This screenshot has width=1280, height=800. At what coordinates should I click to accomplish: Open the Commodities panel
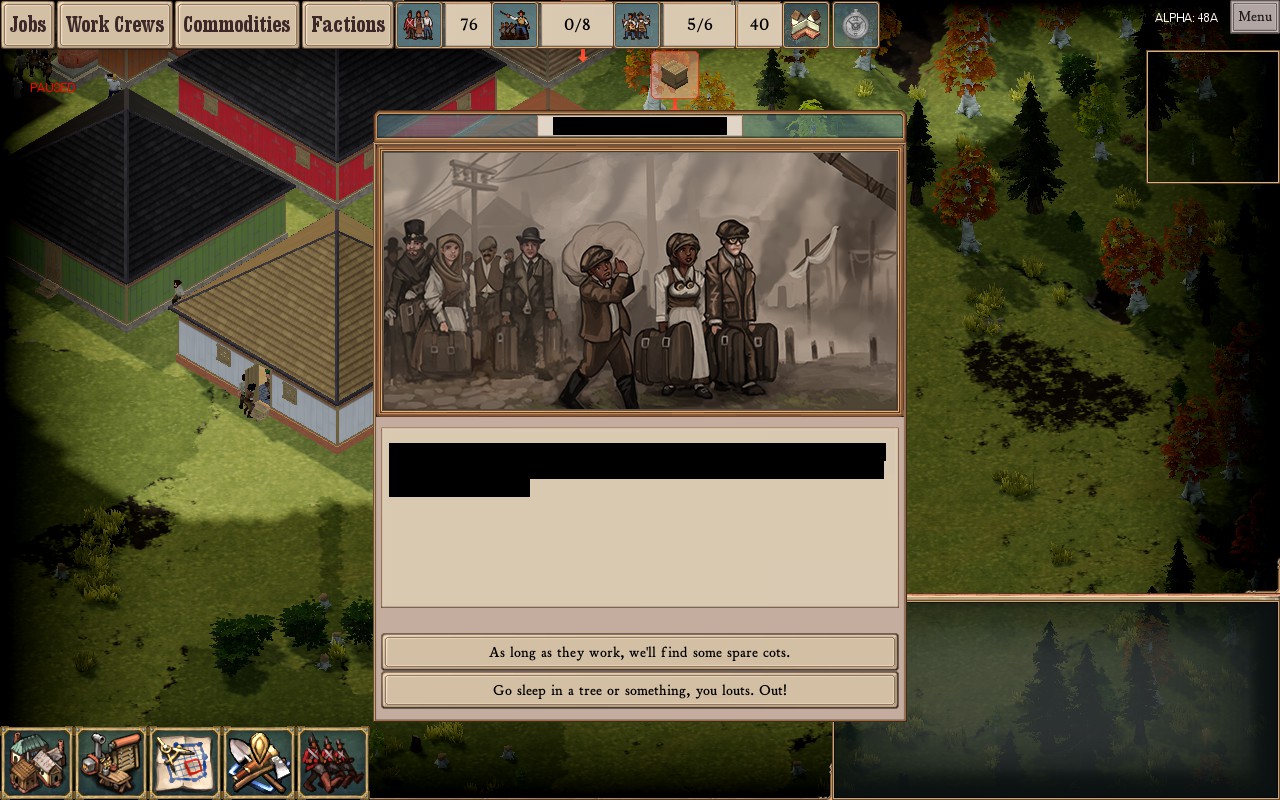[x=237, y=24]
